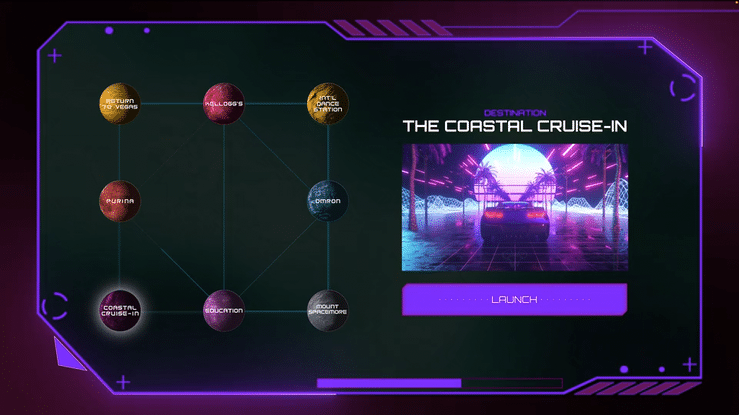Choose the Kellogg's planet
This screenshot has width=739, height=415.
tap(224, 103)
